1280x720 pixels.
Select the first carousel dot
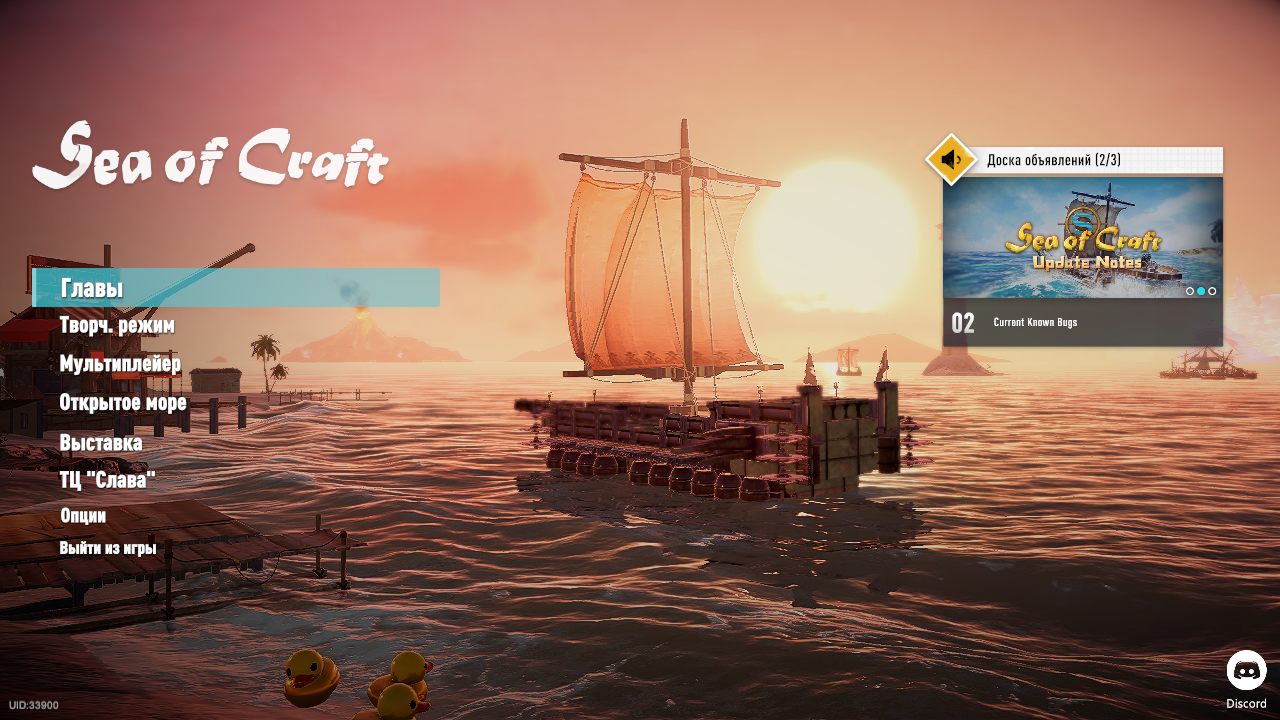click(1189, 291)
